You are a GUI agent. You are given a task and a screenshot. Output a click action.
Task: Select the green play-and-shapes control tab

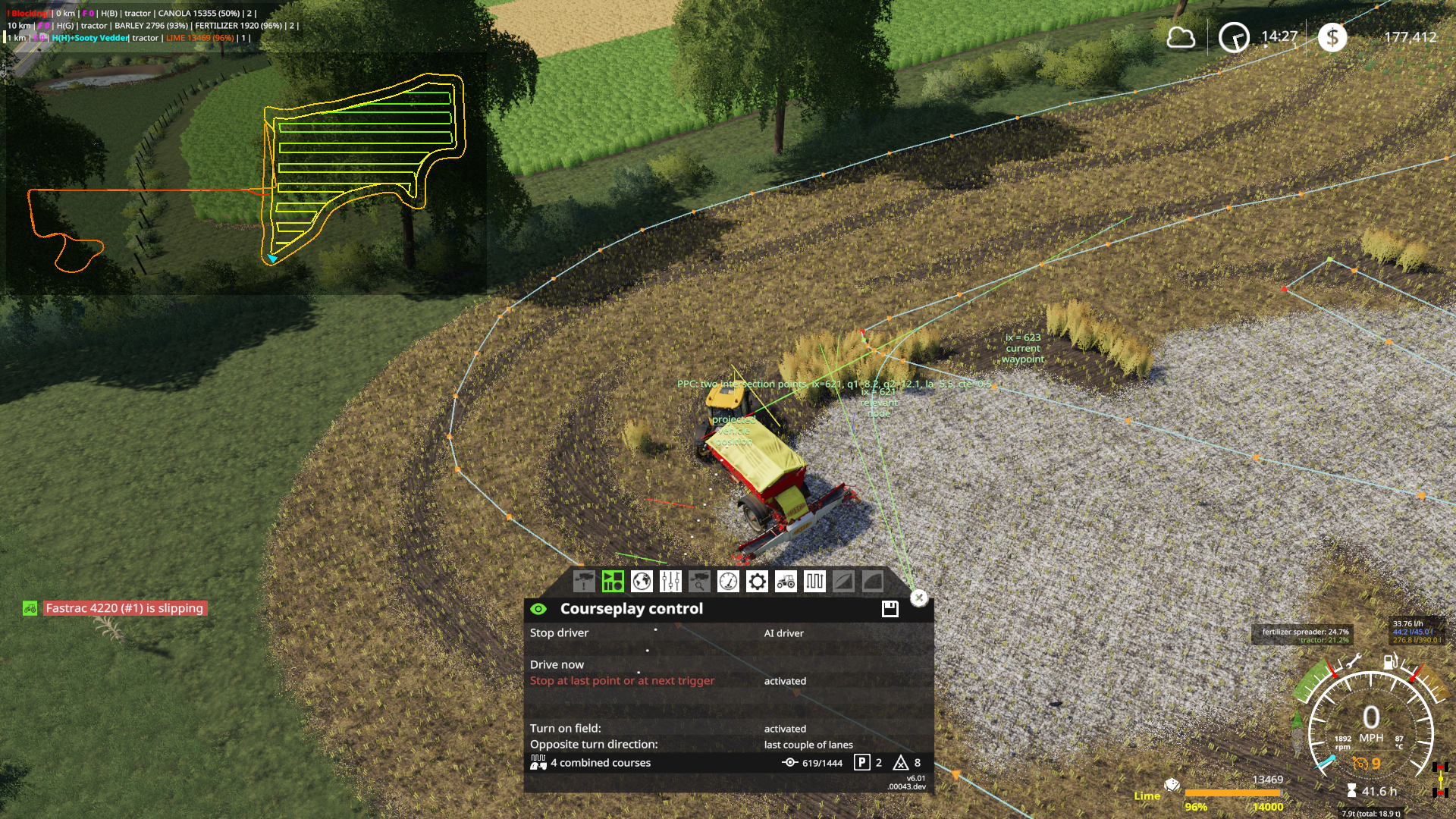pos(613,582)
